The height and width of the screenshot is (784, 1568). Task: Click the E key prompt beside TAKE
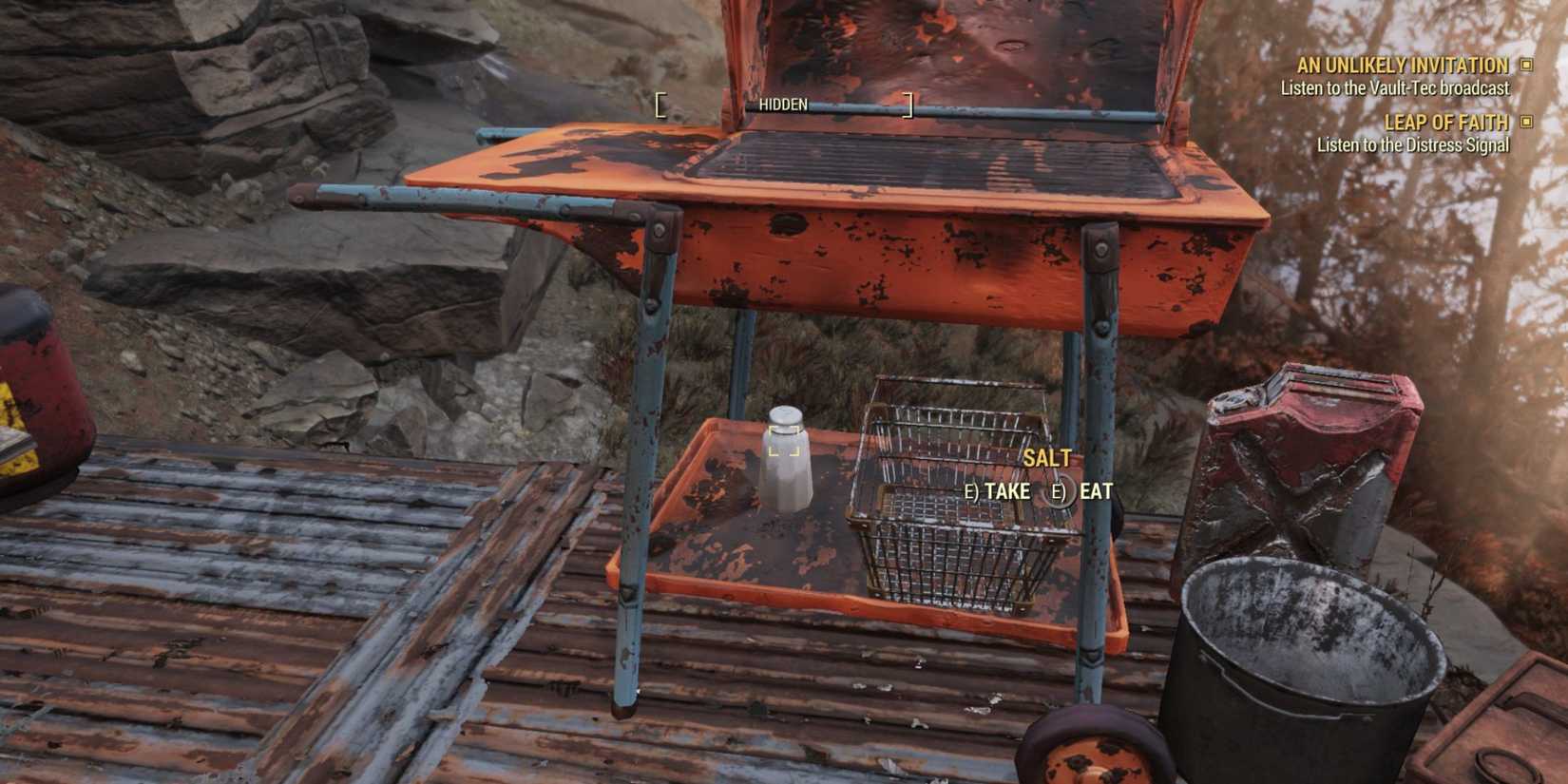tap(974, 492)
